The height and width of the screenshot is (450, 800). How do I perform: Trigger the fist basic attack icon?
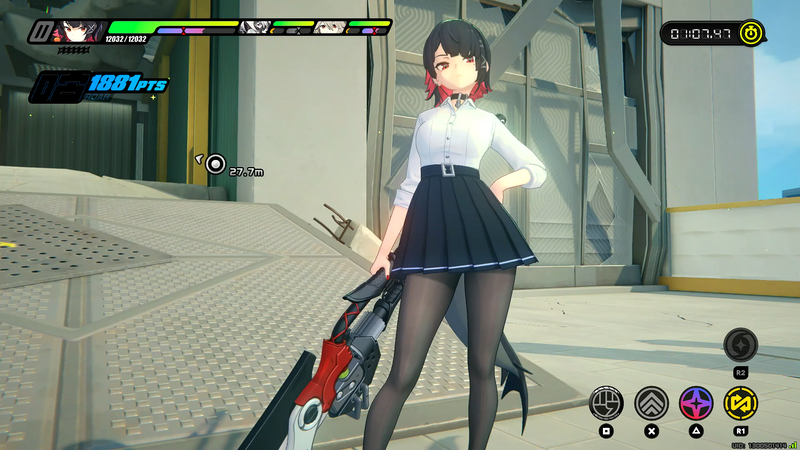(x=605, y=403)
